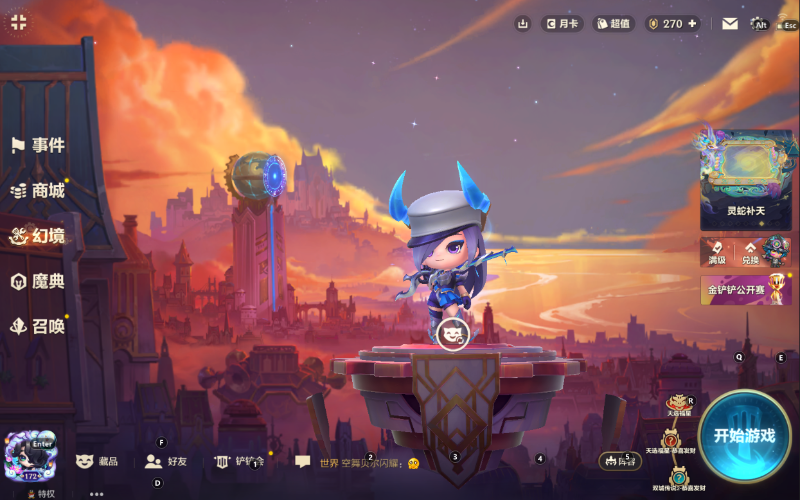The height and width of the screenshot is (500, 800).
Task: View the 超值 value deals
Action: (x=614, y=23)
